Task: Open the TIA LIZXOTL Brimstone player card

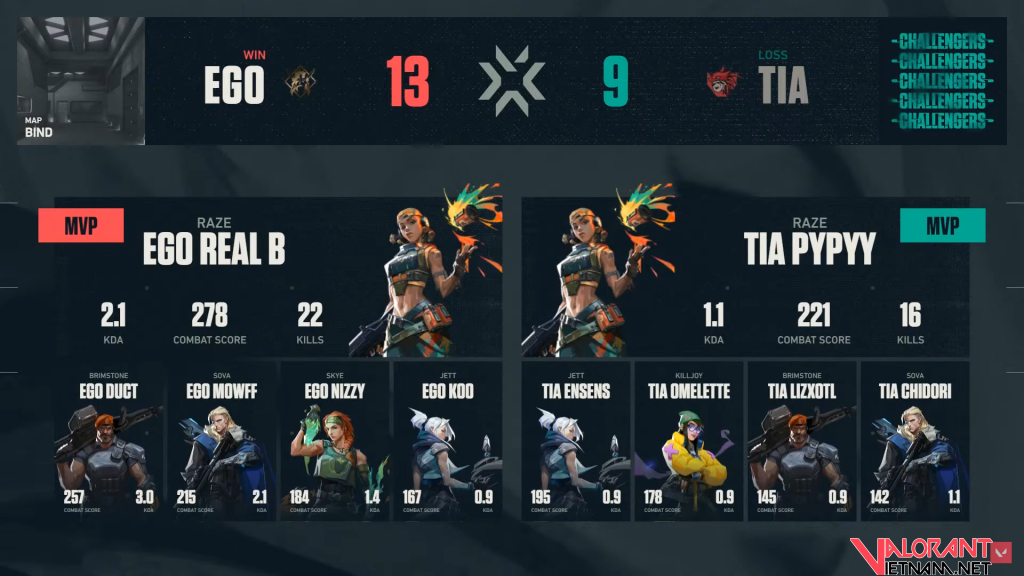Action: [802, 440]
